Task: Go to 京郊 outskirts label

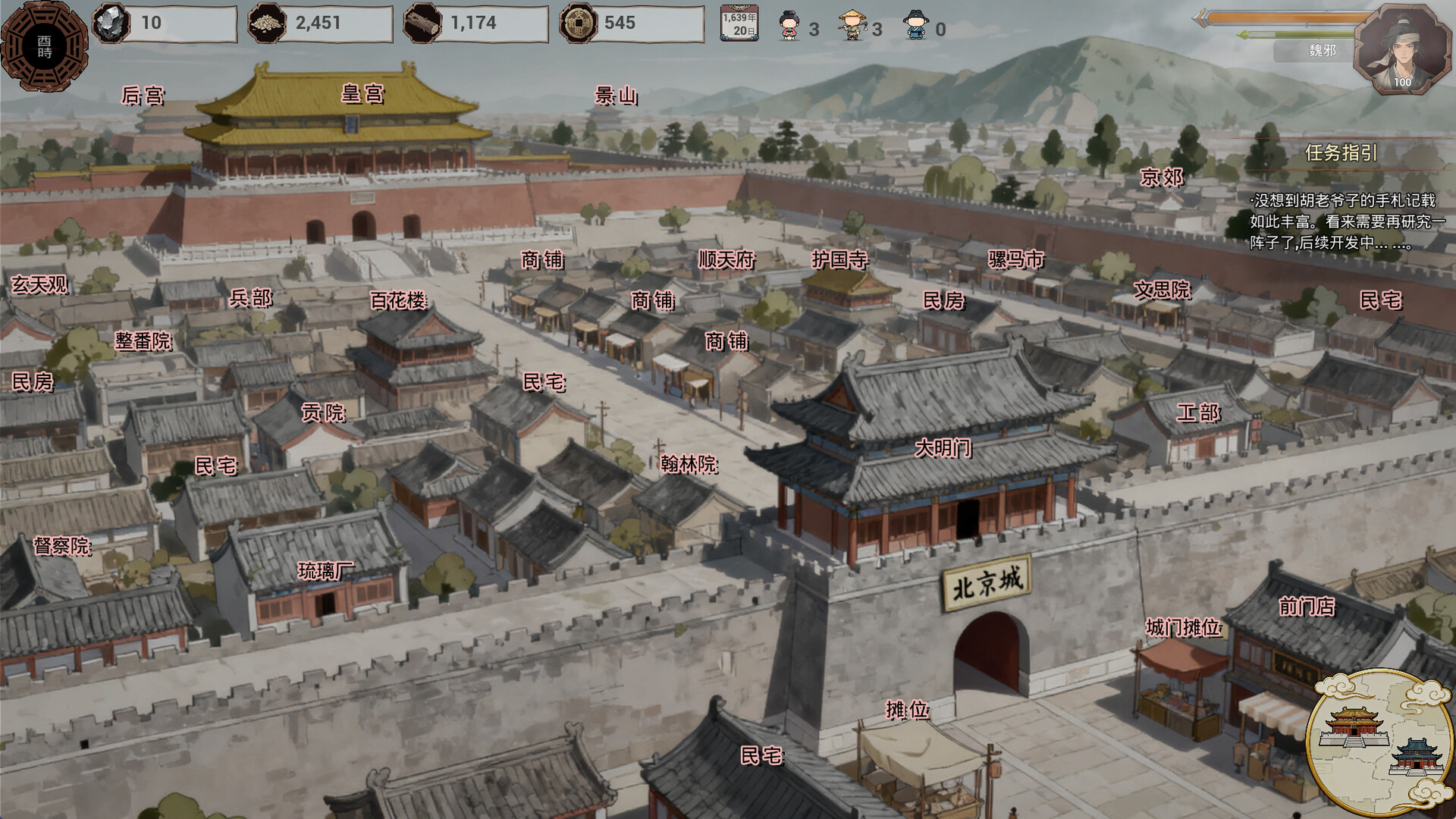Action: 1161,177
